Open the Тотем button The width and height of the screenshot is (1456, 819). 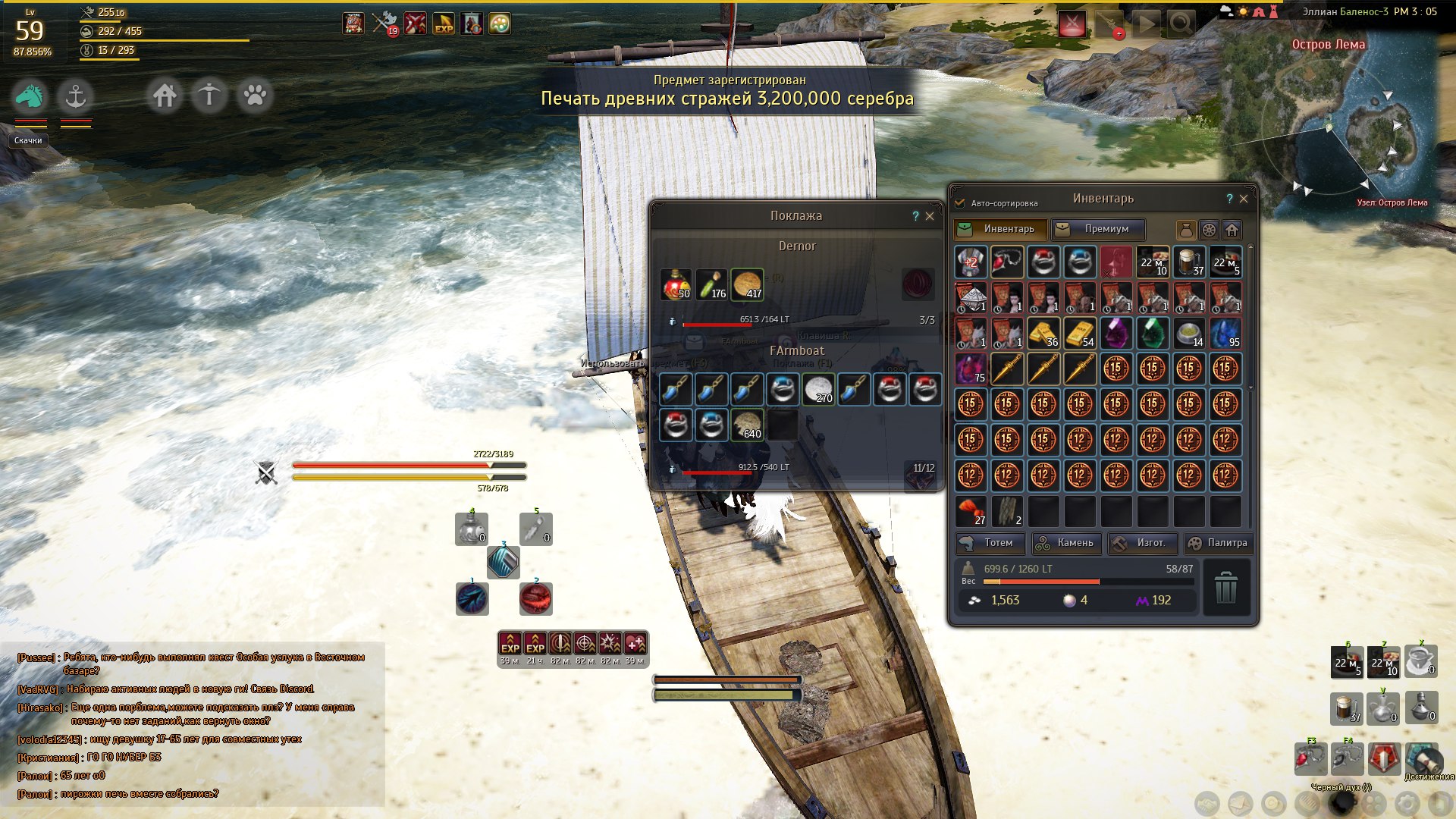pyautogui.click(x=990, y=543)
